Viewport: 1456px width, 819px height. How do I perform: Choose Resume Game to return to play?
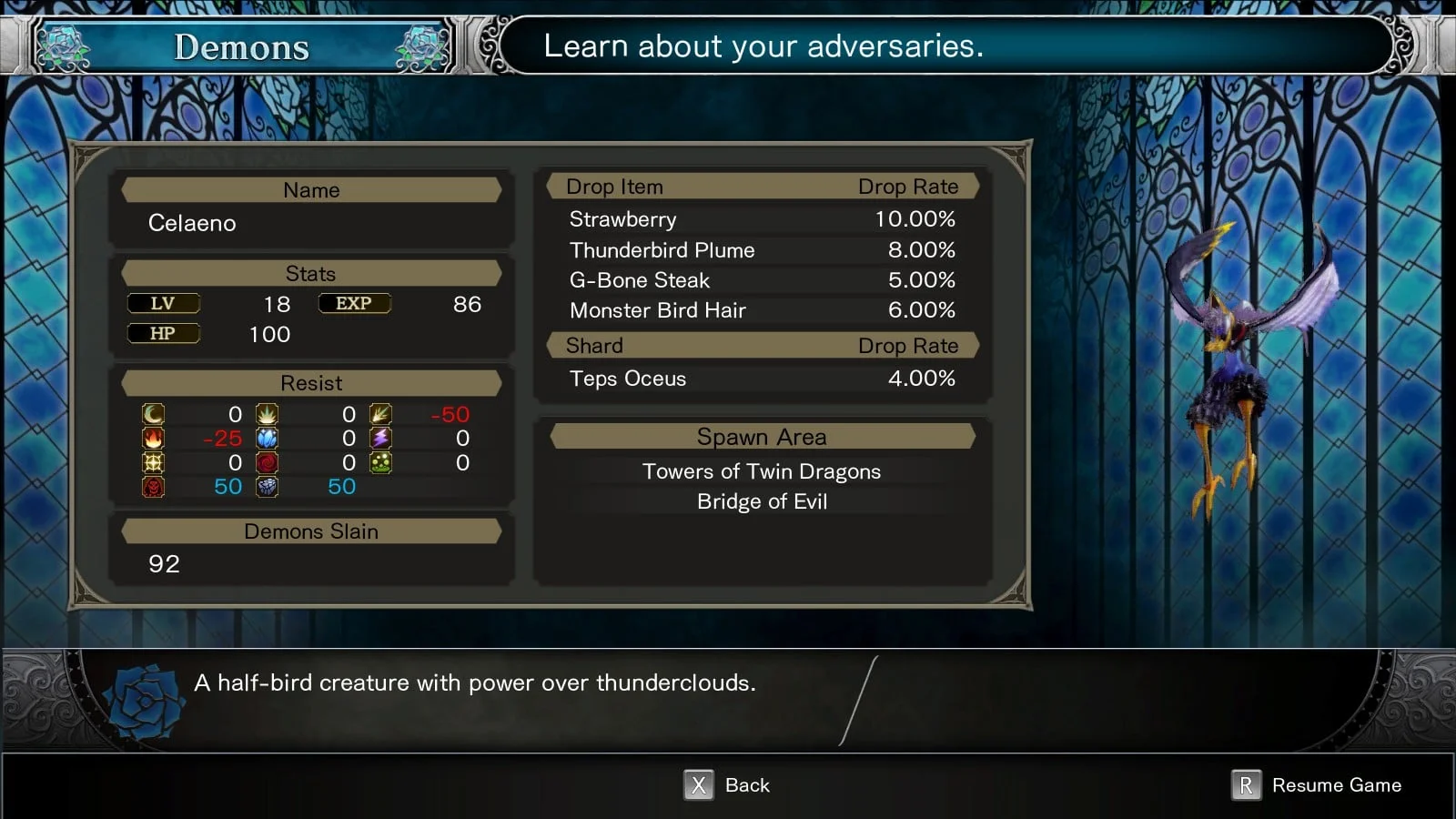pyautogui.click(x=1335, y=785)
